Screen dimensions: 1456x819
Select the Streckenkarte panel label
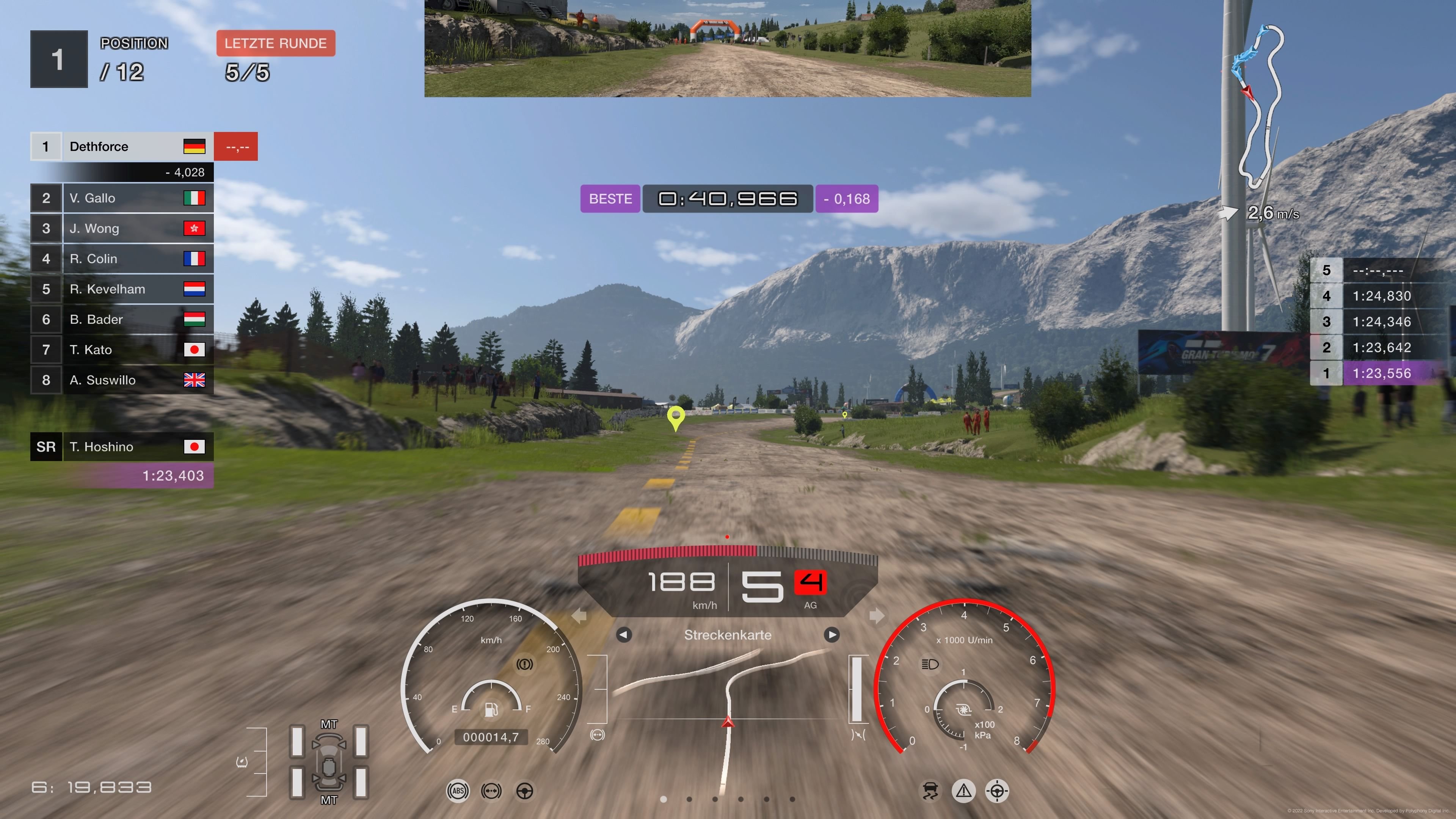(728, 635)
